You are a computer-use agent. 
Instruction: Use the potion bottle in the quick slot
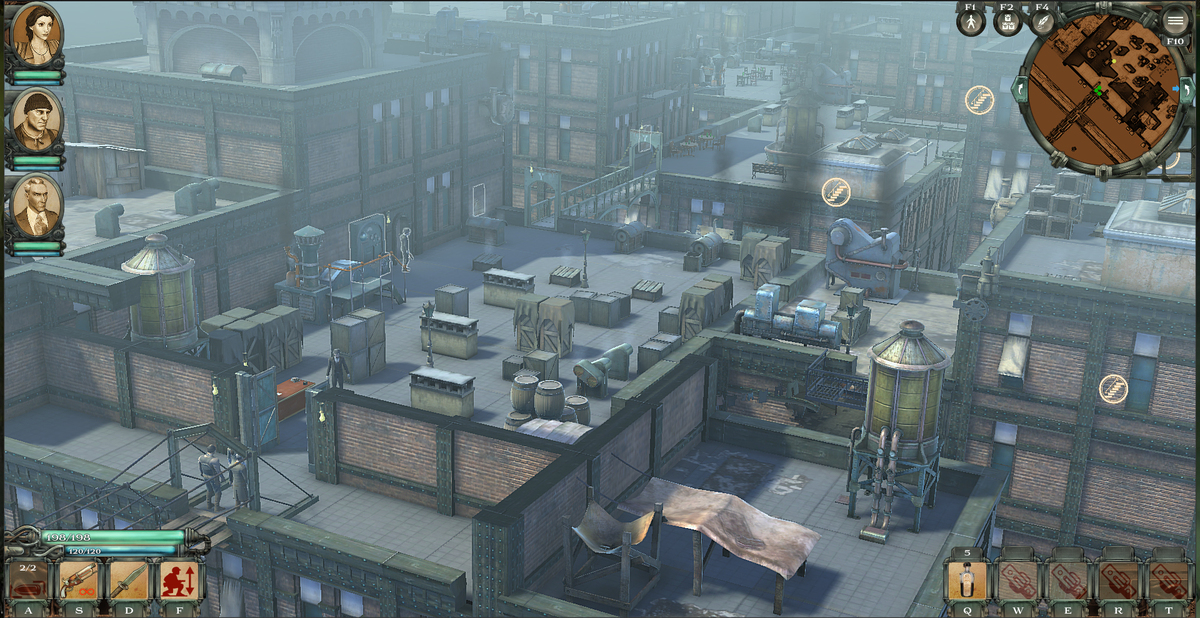click(967, 581)
